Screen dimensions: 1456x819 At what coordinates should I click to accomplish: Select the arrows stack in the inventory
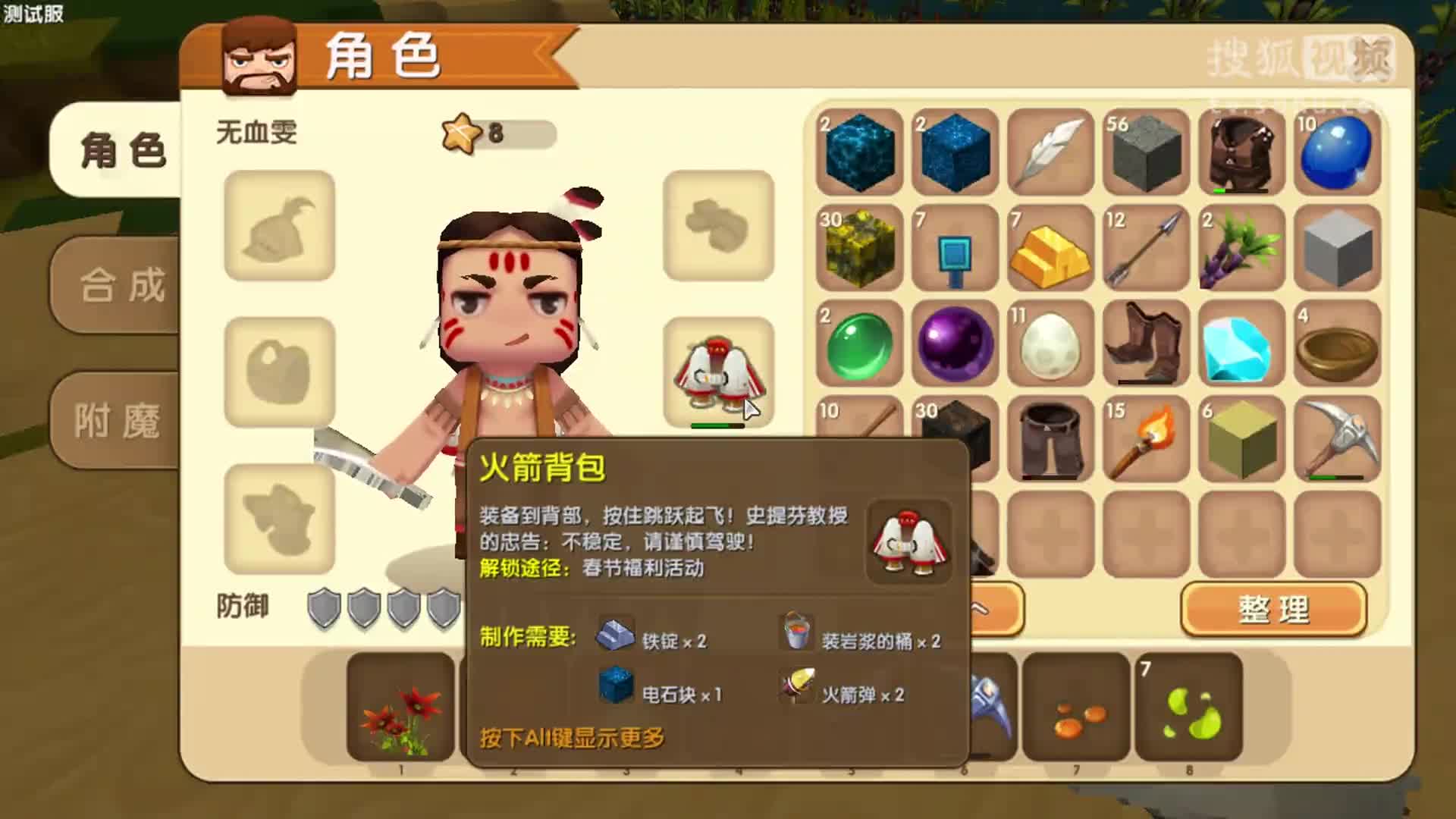tap(1144, 250)
